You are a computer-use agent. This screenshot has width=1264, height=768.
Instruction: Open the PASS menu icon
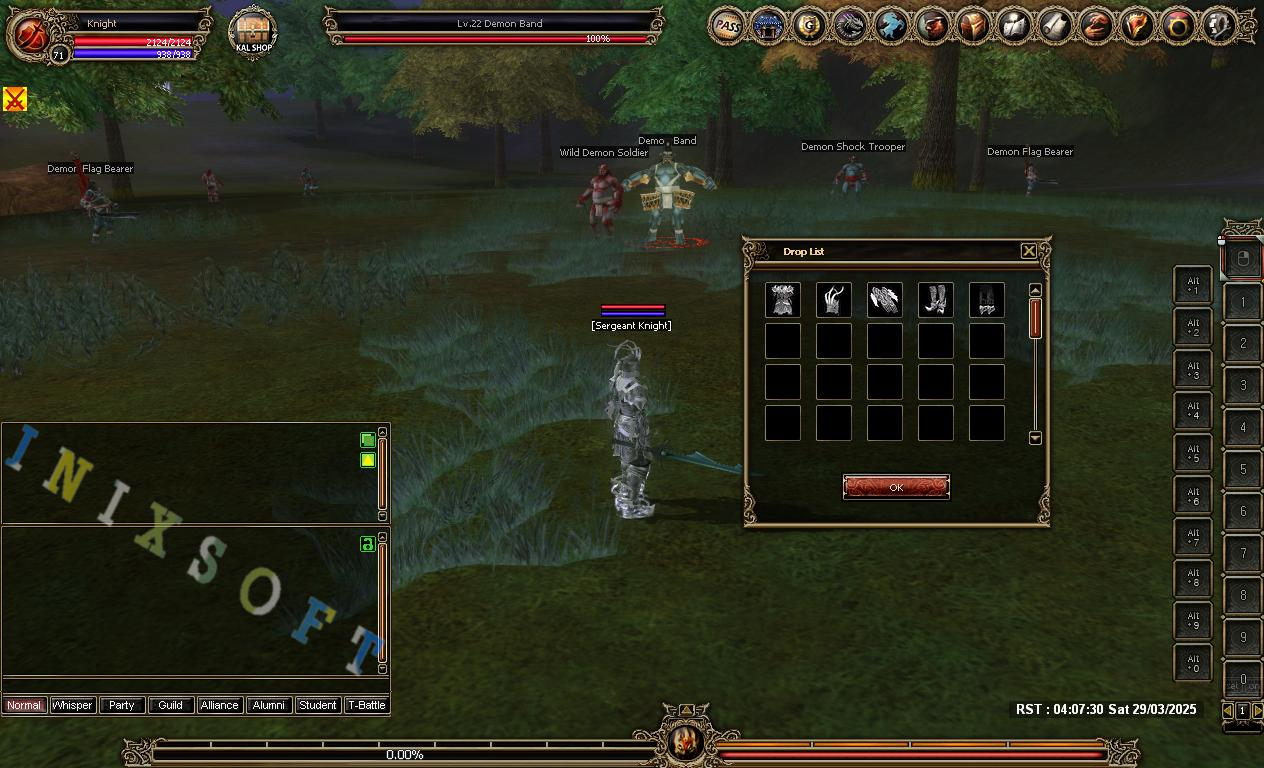(x=727, y=26)
